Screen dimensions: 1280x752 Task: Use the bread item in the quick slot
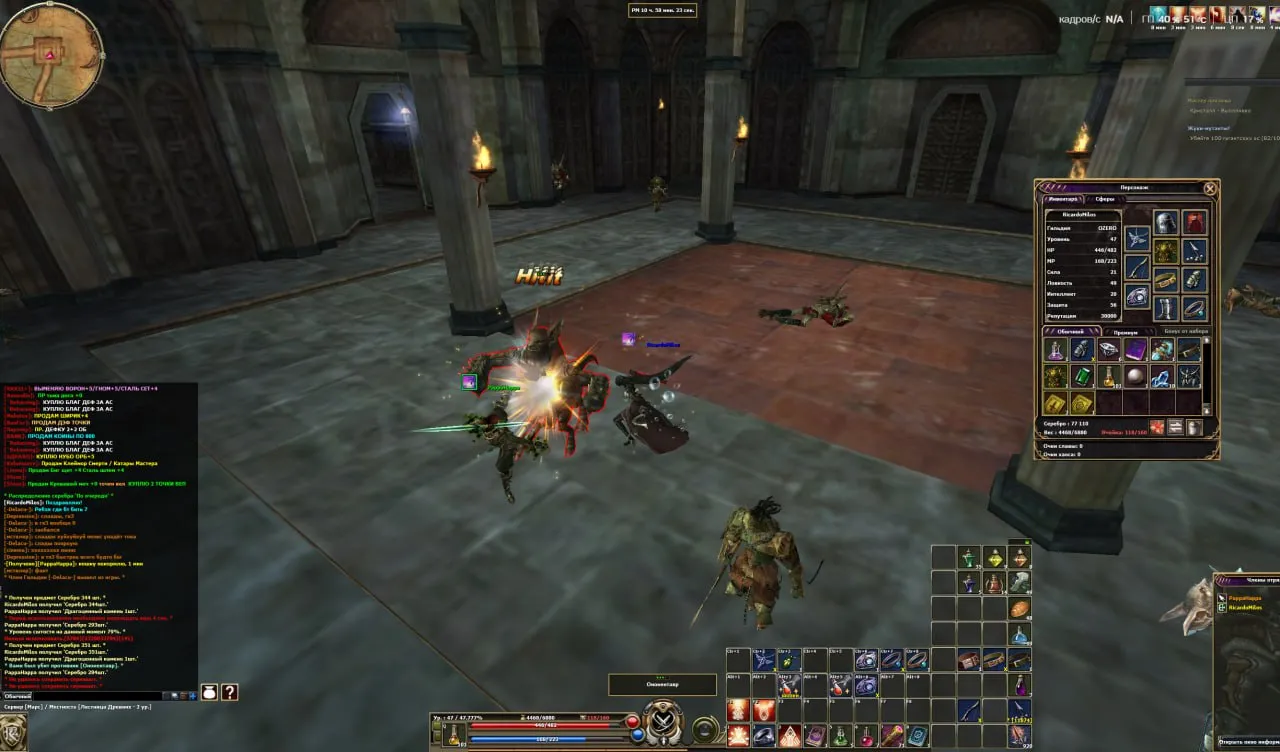1019,609
